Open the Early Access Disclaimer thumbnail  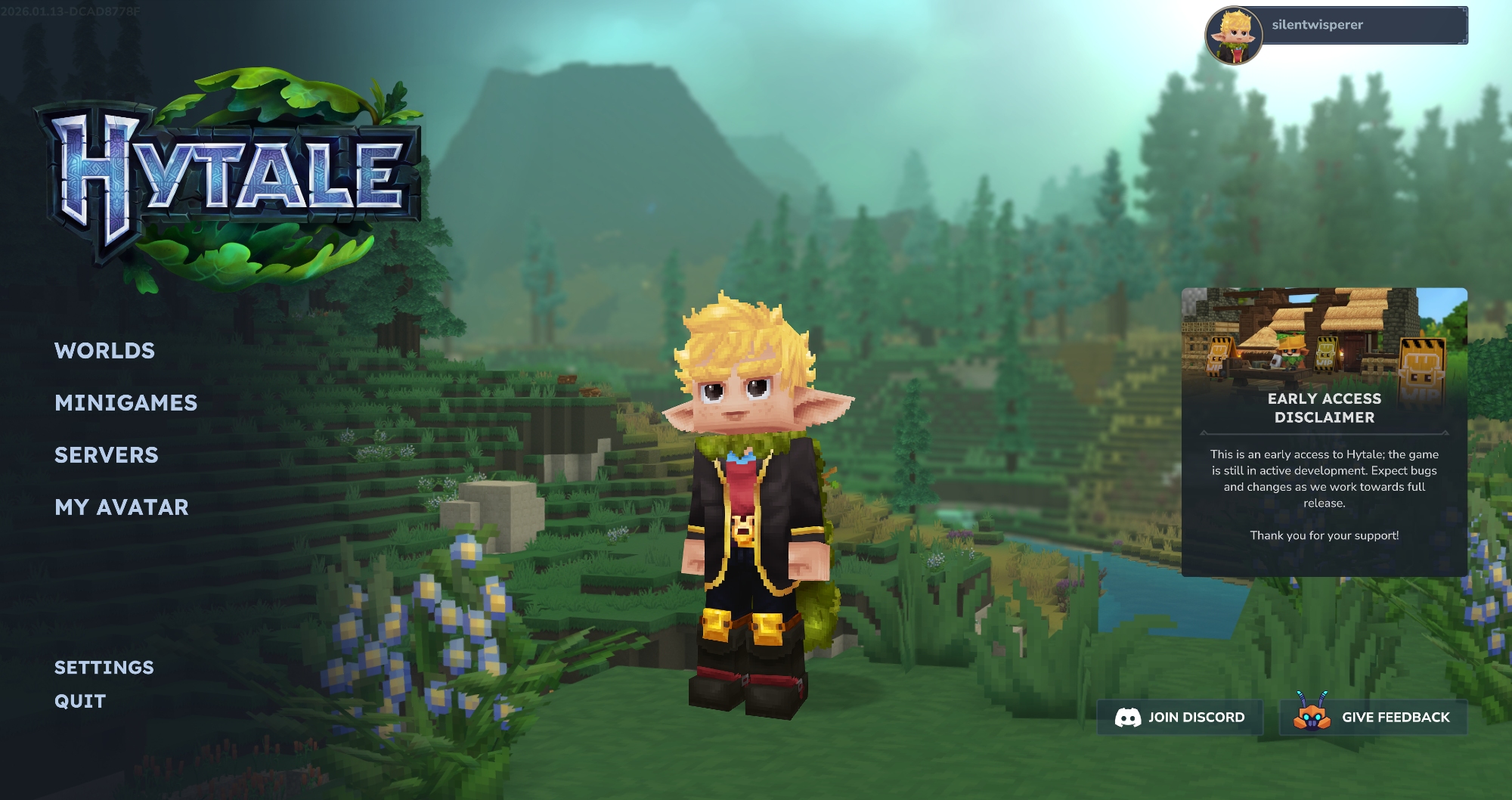(1324, 340)
